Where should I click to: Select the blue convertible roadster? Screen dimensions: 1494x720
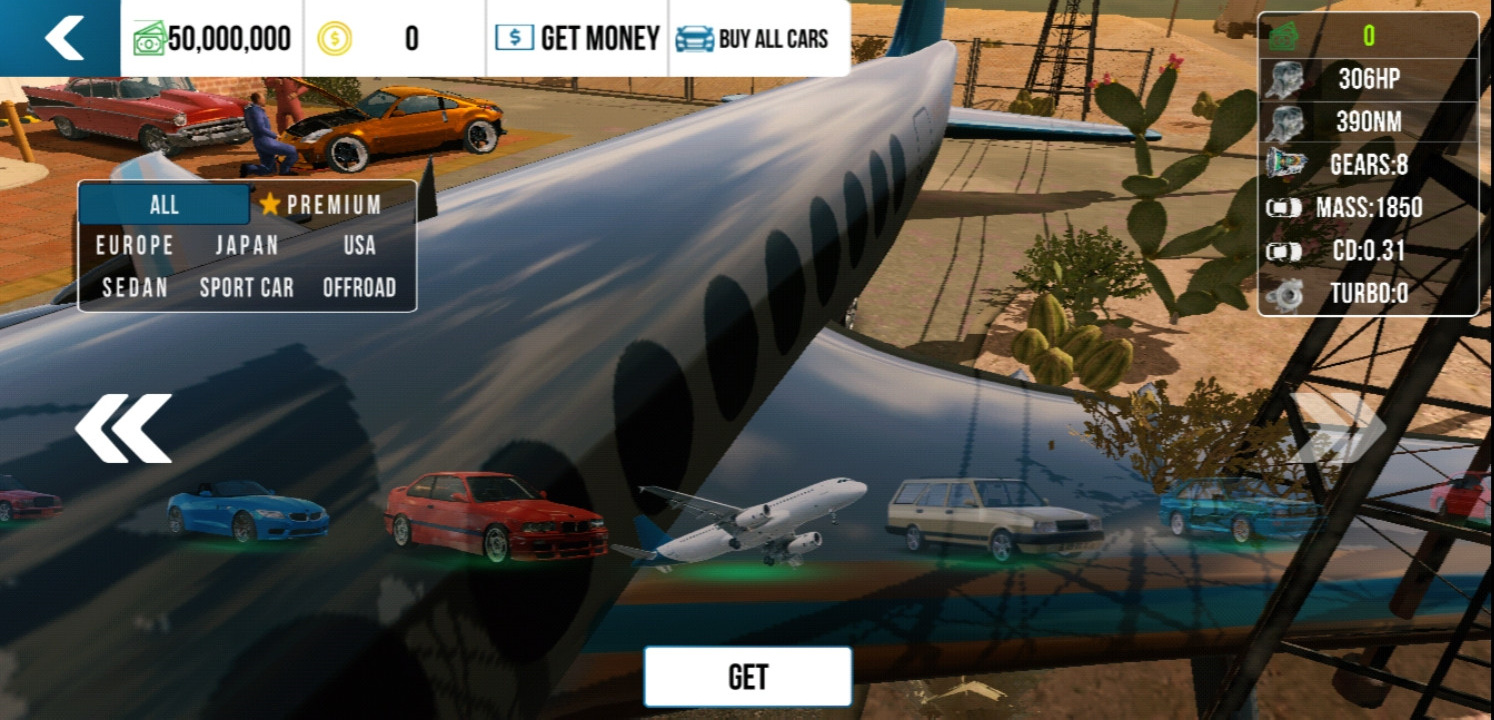247,512
